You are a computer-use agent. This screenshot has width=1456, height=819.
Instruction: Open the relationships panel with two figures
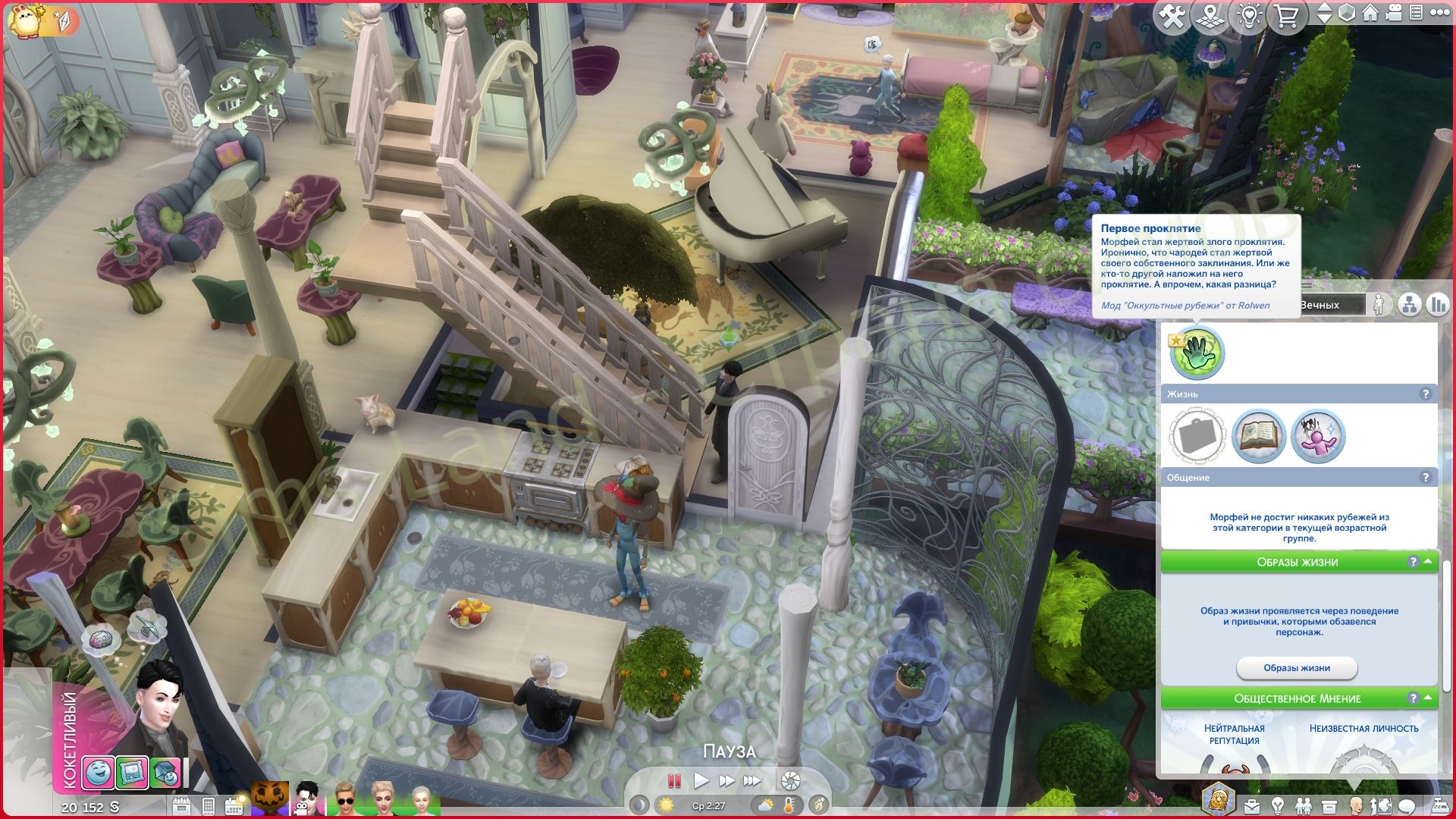[x=1304, y=805]
